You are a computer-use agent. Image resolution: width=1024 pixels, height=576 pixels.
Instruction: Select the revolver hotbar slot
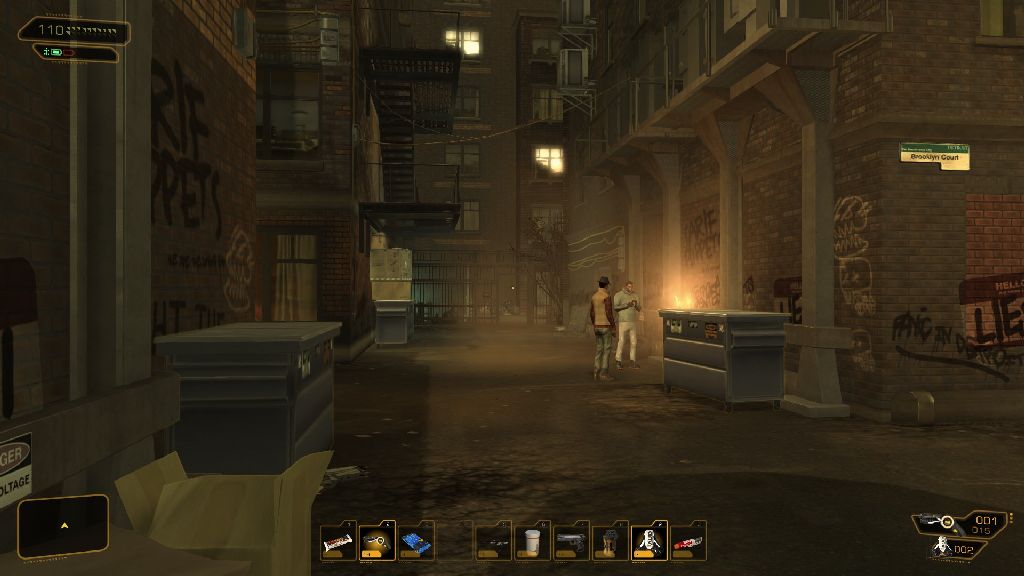tap(611, 542)
